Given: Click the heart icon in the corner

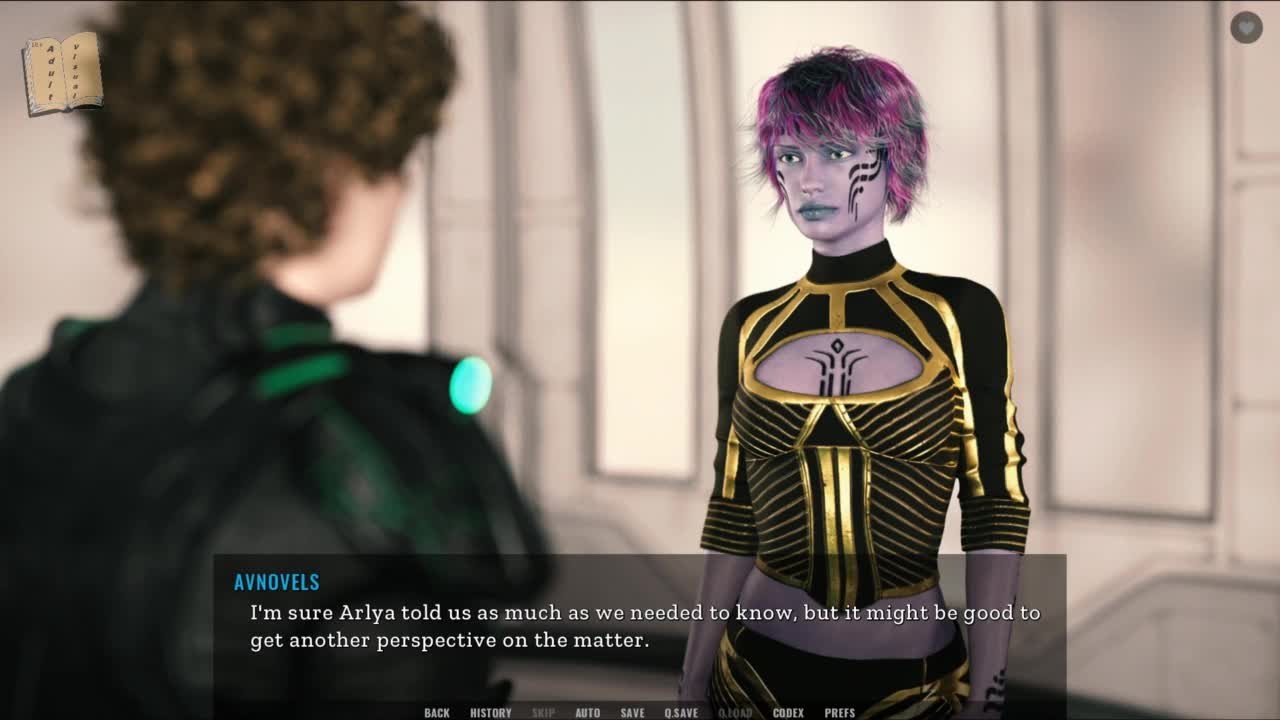Looking at the screenshot, I should pos(1246,27).
